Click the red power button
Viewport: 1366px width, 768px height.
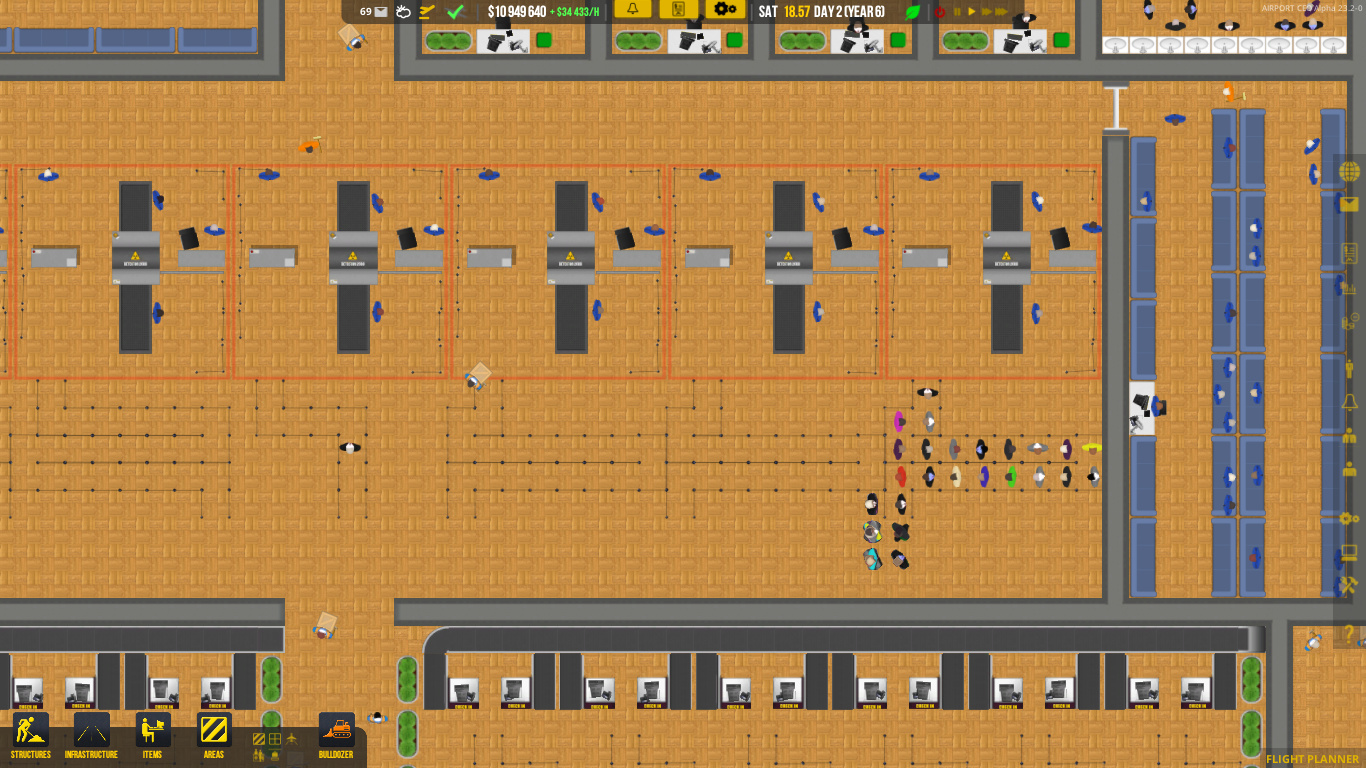tap(939, 12)
